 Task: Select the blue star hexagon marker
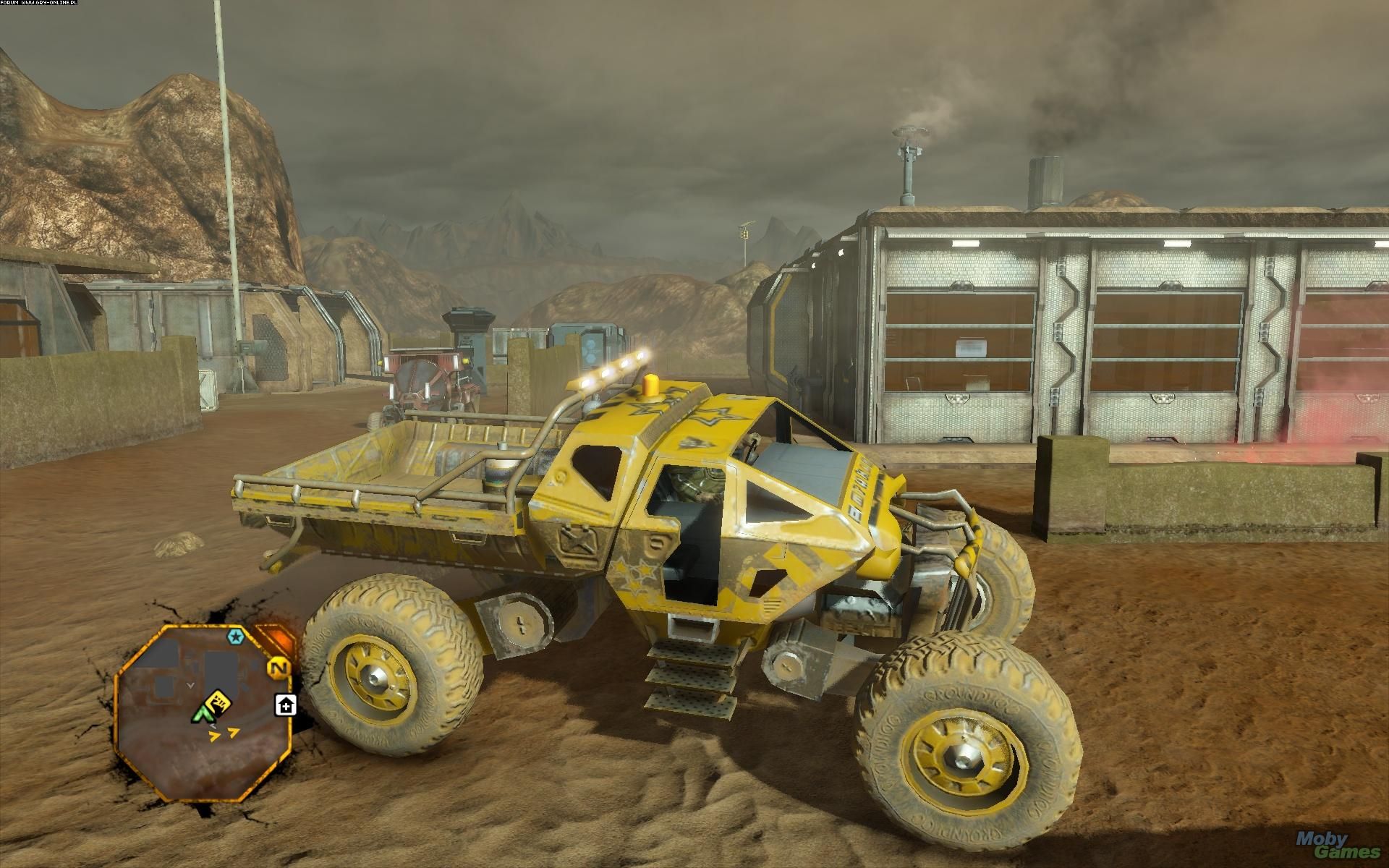234,637
